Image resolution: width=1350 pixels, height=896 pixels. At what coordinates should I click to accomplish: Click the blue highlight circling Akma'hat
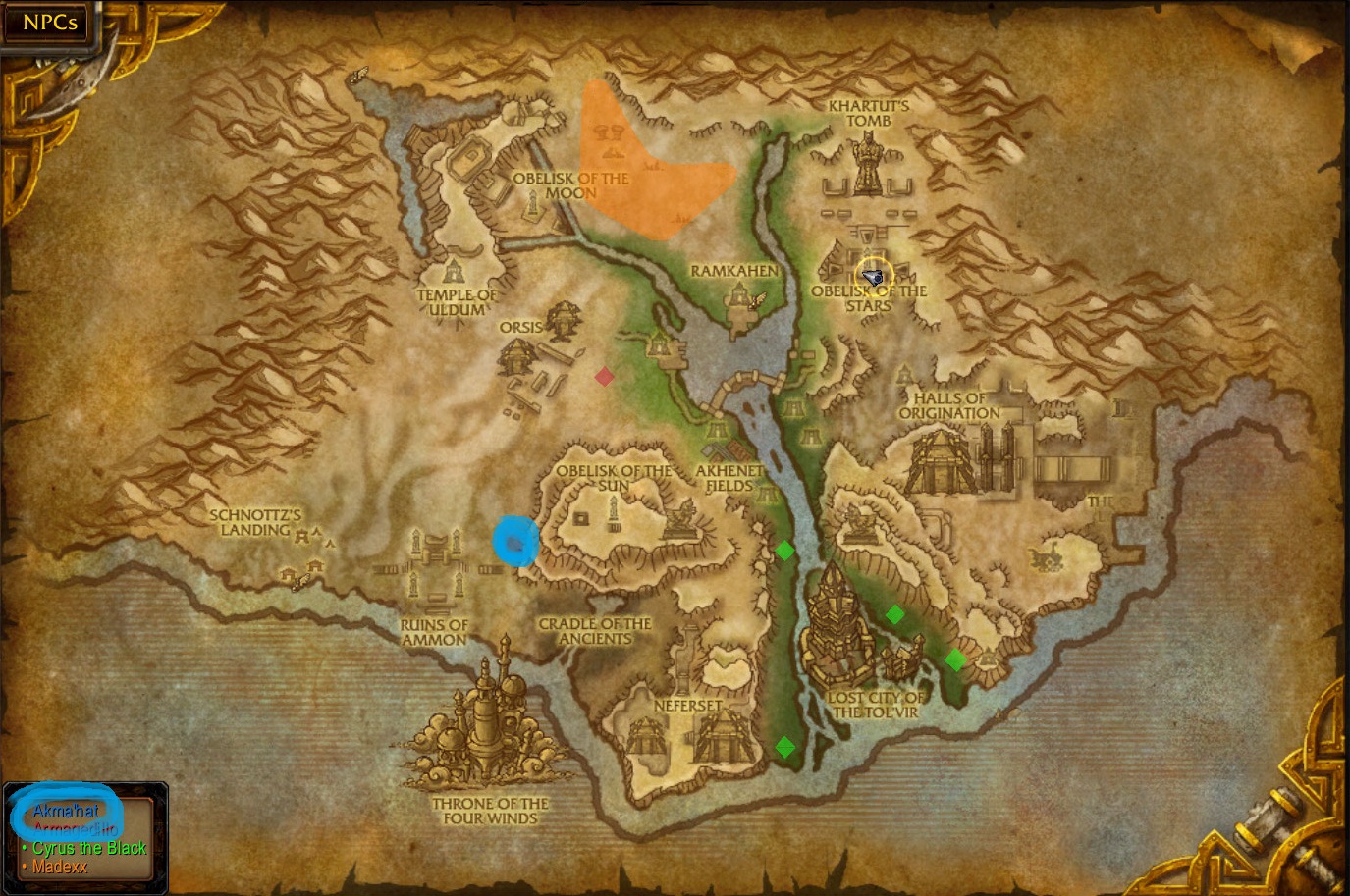(x=65, y=812)
